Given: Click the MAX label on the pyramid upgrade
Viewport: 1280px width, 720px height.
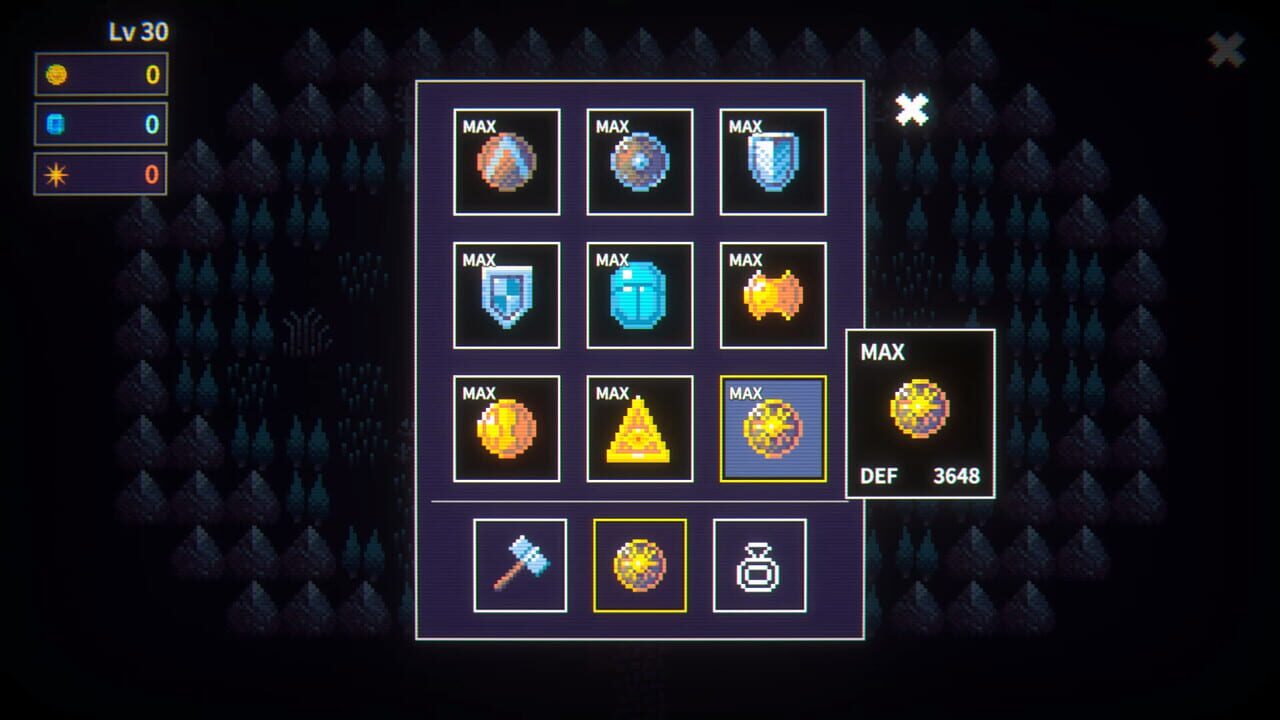Looking at the screenshot, I should tap(611, 390).
